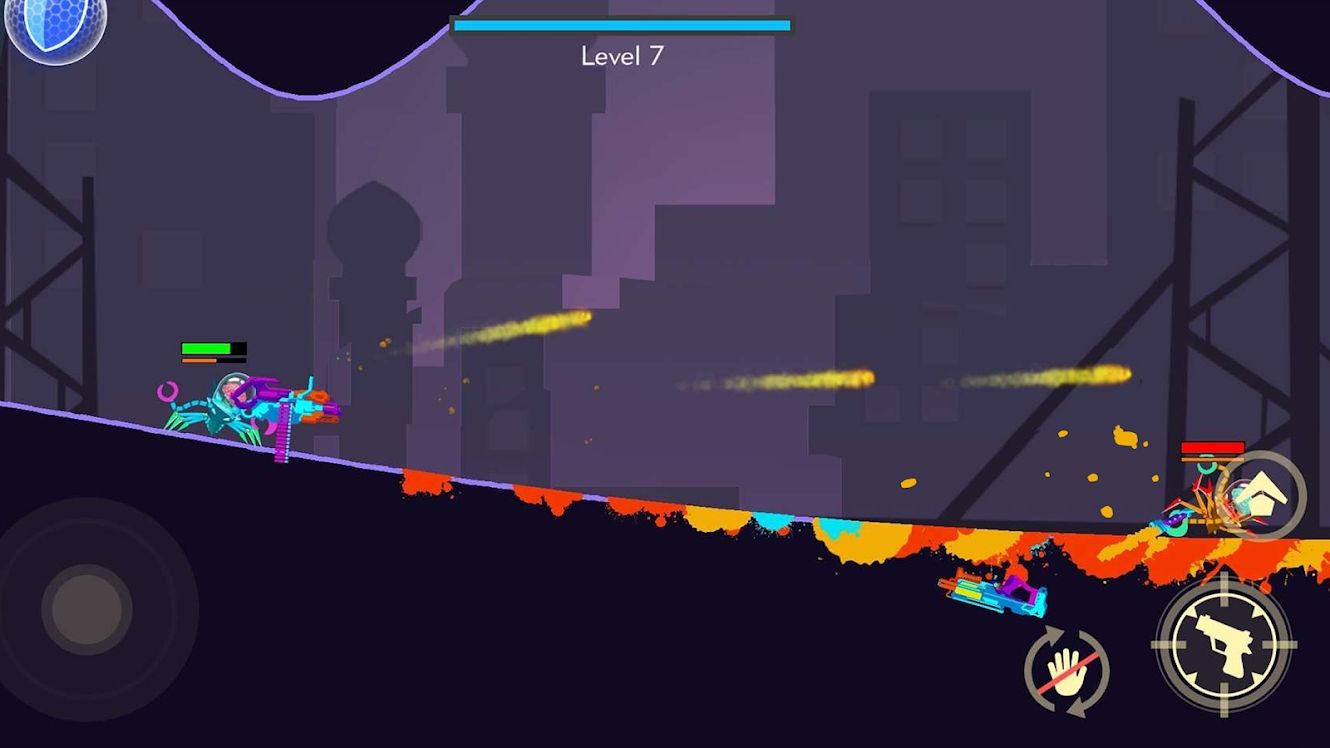Tap the crossed-out hand weapon drop button
Image resolution: width=1330 pixels, height=748 pixels.
click(1067, 670)
